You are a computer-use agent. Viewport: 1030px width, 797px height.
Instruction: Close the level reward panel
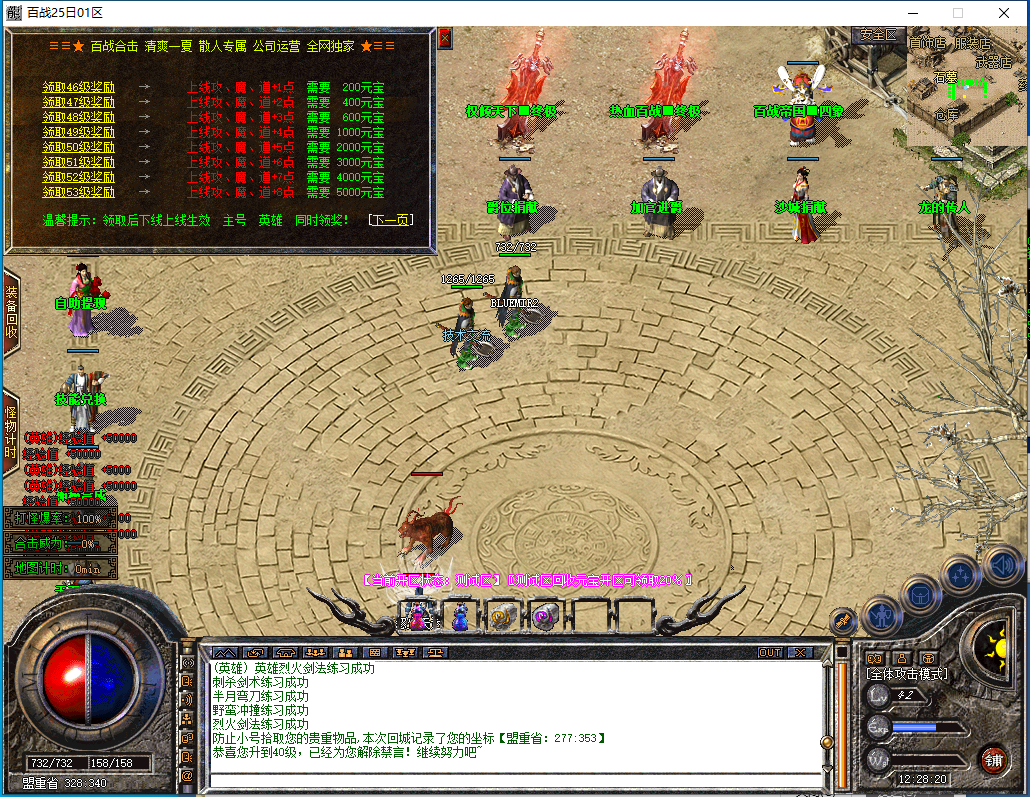pos(445,38)
